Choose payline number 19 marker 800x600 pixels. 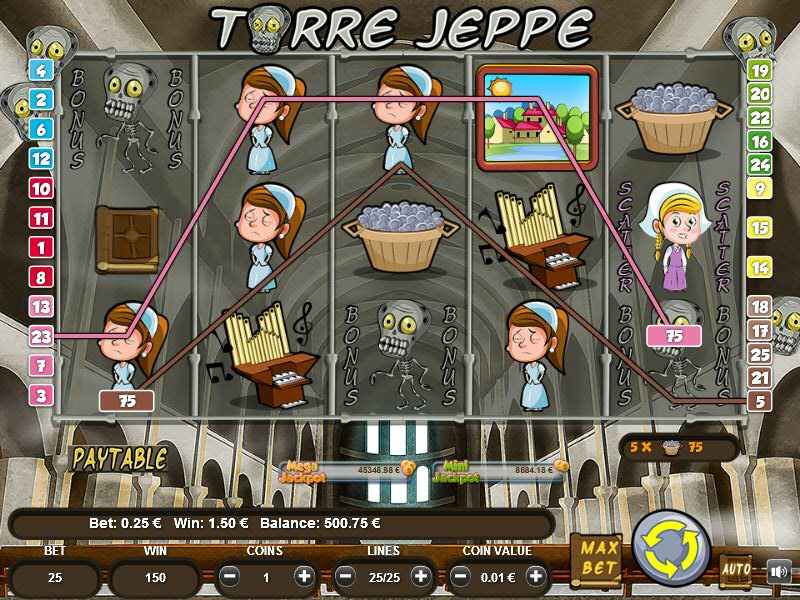pos(759,70)
